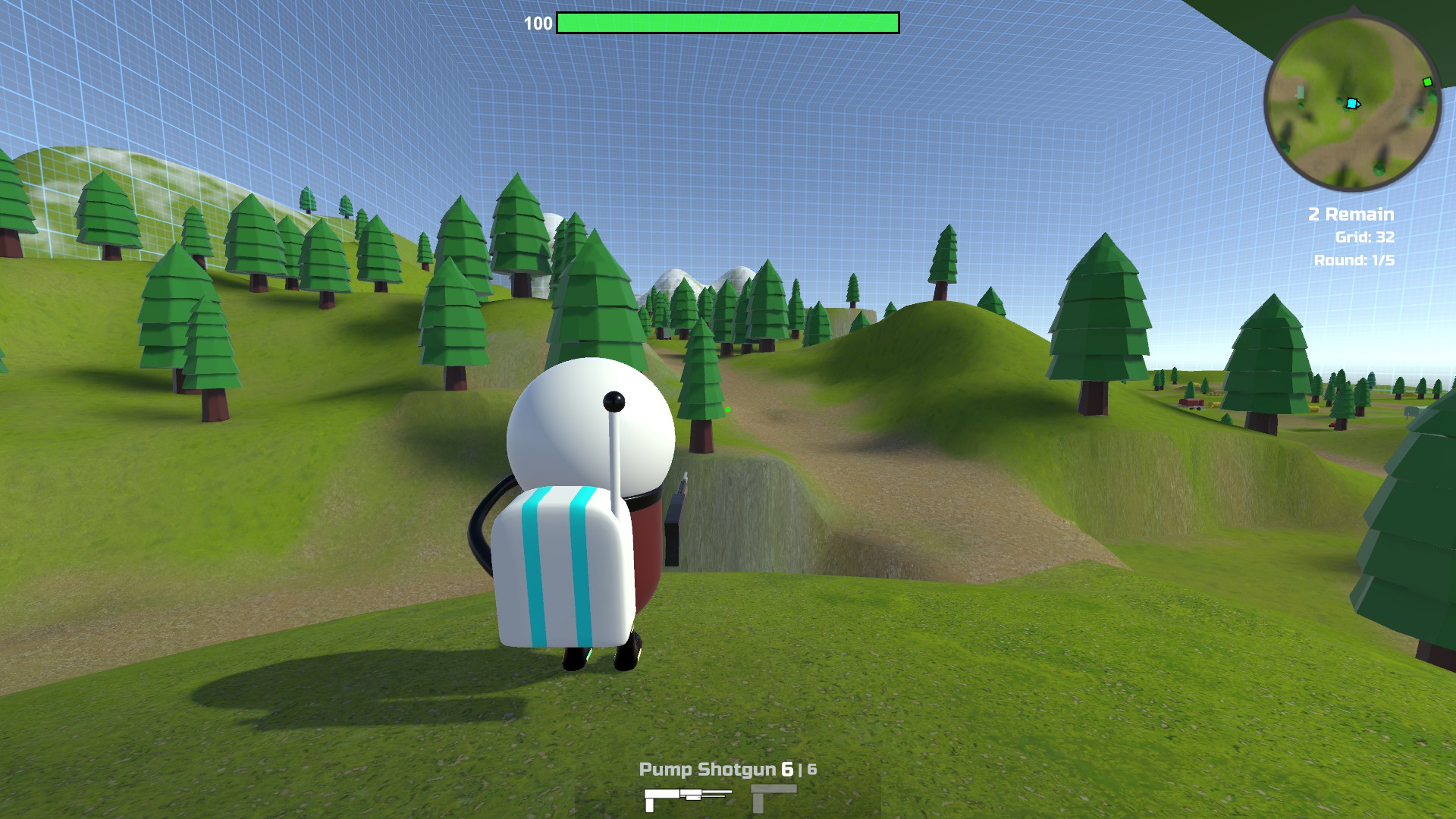Expand the Grid: 32 info readout
This screenshot has height=819, width=1456.
pos(1365,237)
